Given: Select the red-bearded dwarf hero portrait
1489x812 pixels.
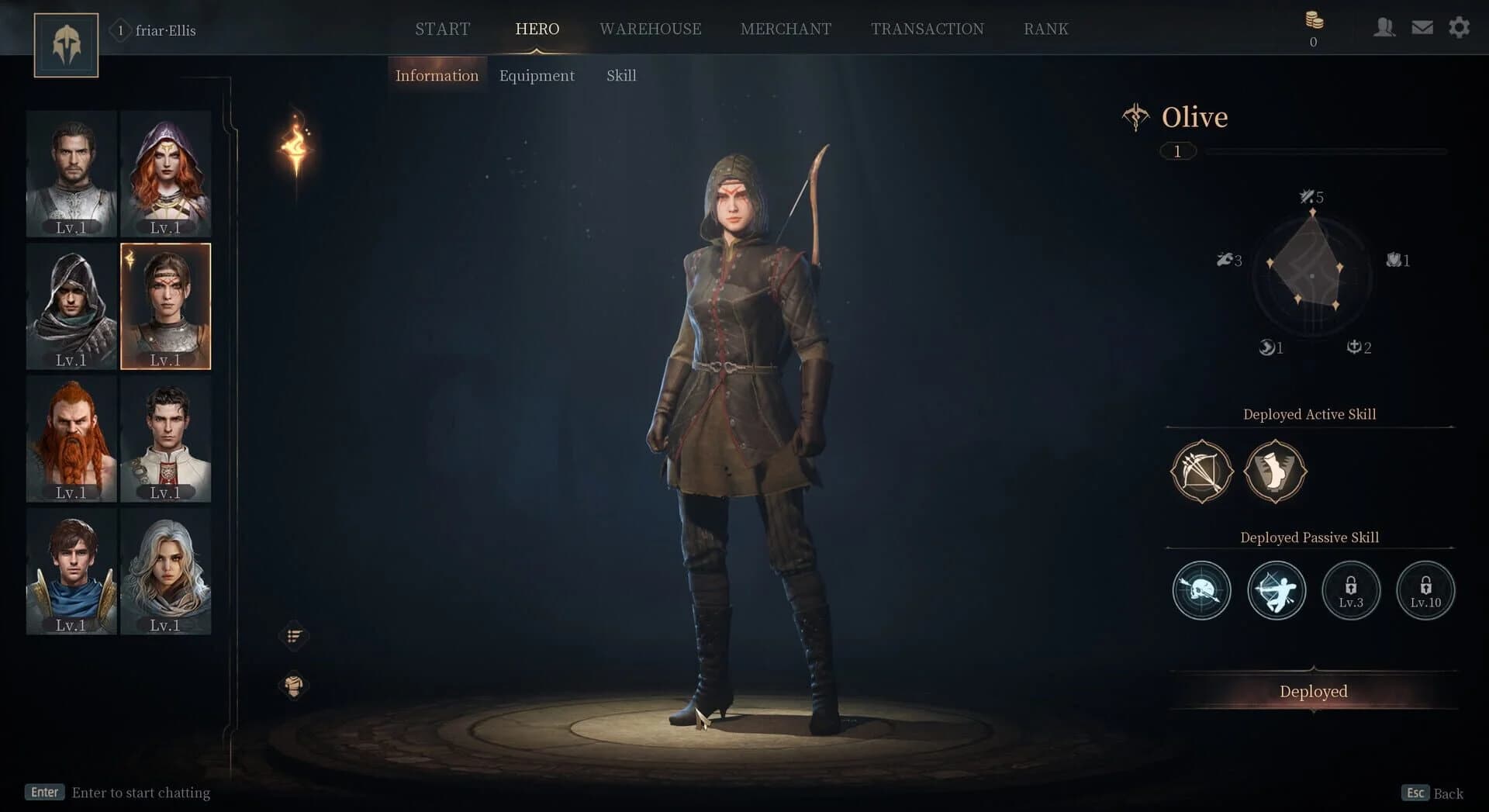Looking at the screenshot, I should pyautogui.click(x=71, y=439).
